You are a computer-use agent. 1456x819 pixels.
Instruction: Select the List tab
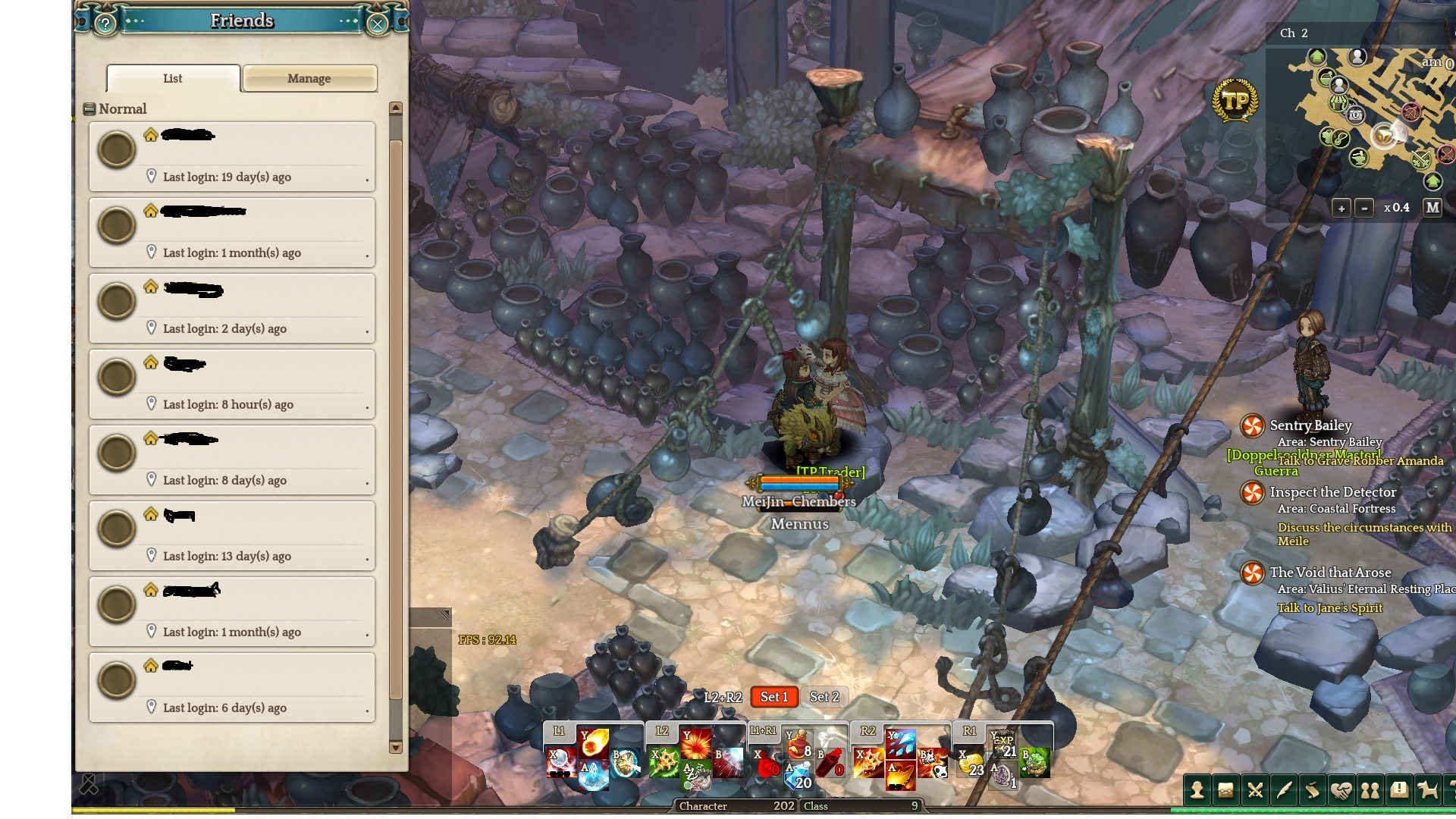tap(173, 78)
